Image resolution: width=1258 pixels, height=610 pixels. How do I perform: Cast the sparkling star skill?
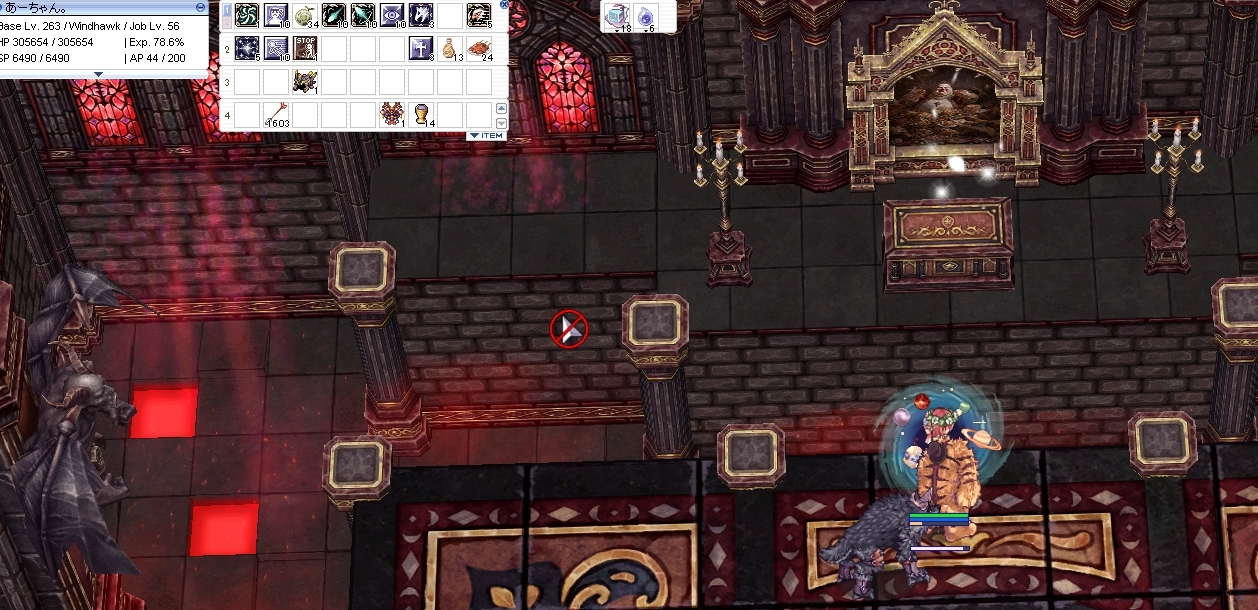click(x=247, y=48)
